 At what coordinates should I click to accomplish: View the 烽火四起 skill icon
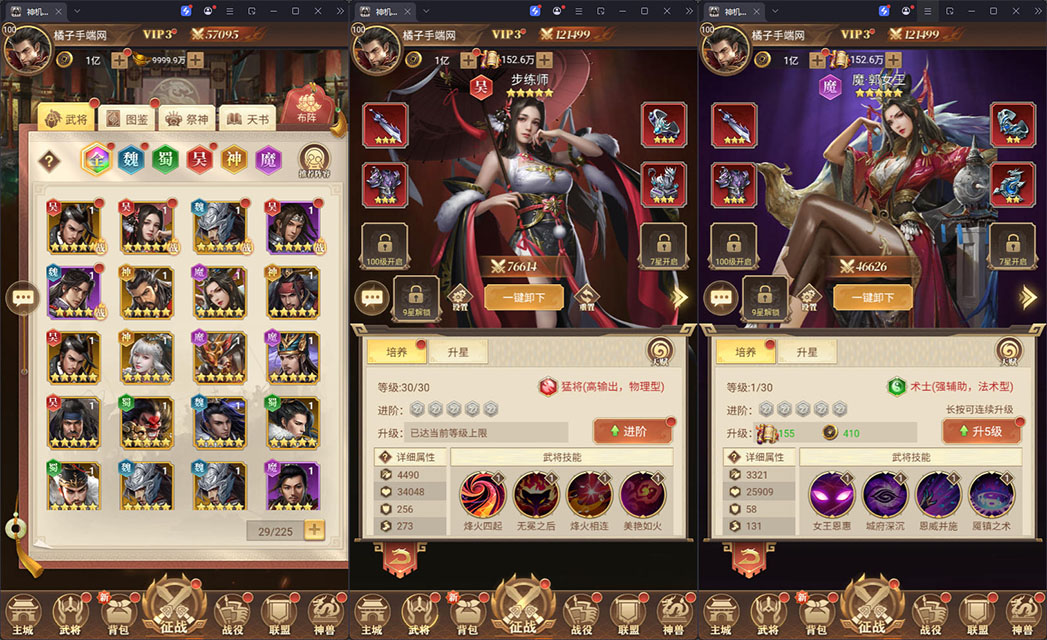point(482,494)
